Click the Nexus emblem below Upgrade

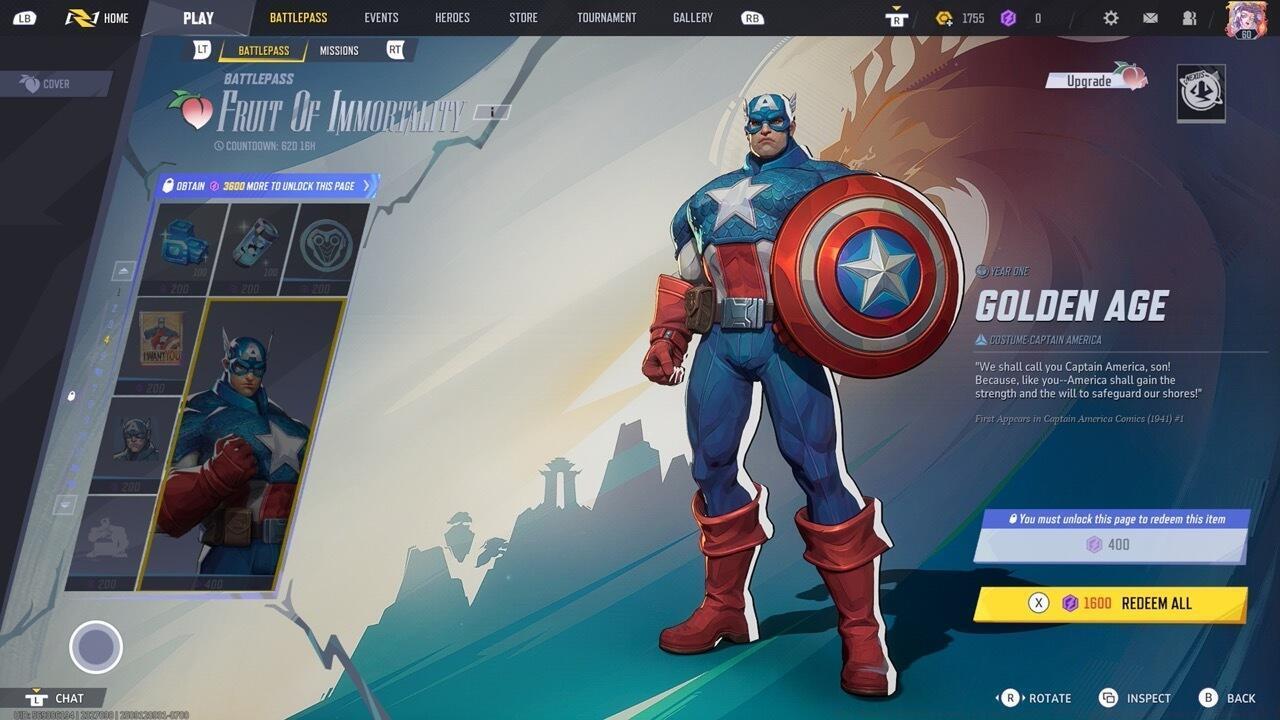coord(1201,92)
